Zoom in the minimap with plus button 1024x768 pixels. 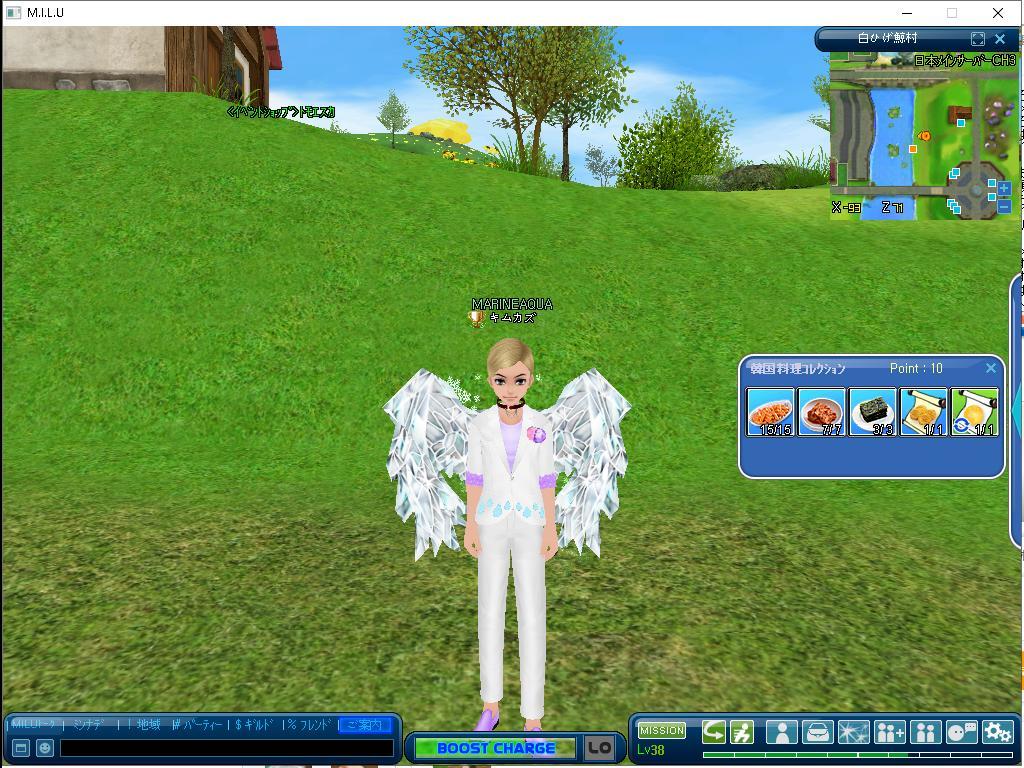tap(1004, 188)
